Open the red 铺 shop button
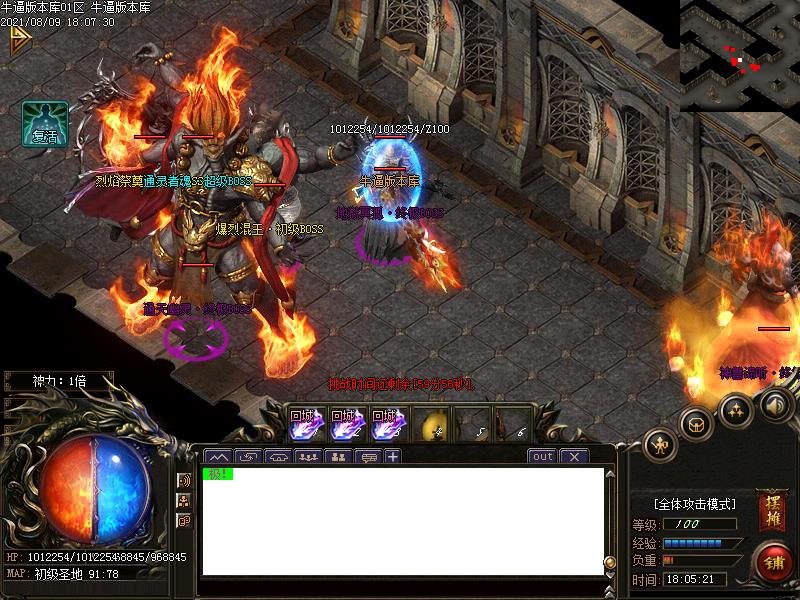This screenshot has width=800, height=600. 774,561
